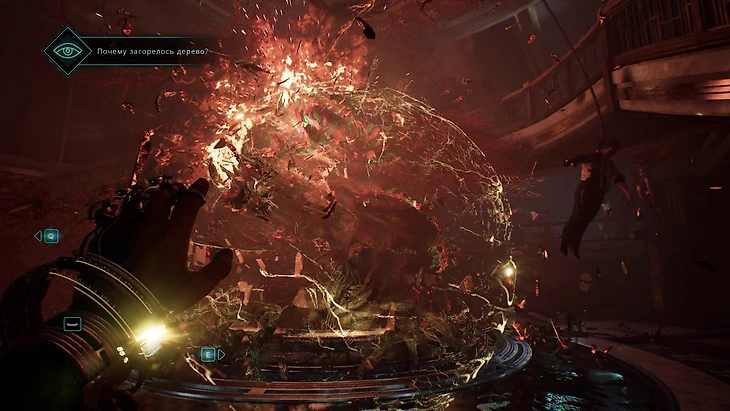Screen dimensions: 730x411
Task: Click the eye objective icon
Action: (x=67, y=51)
